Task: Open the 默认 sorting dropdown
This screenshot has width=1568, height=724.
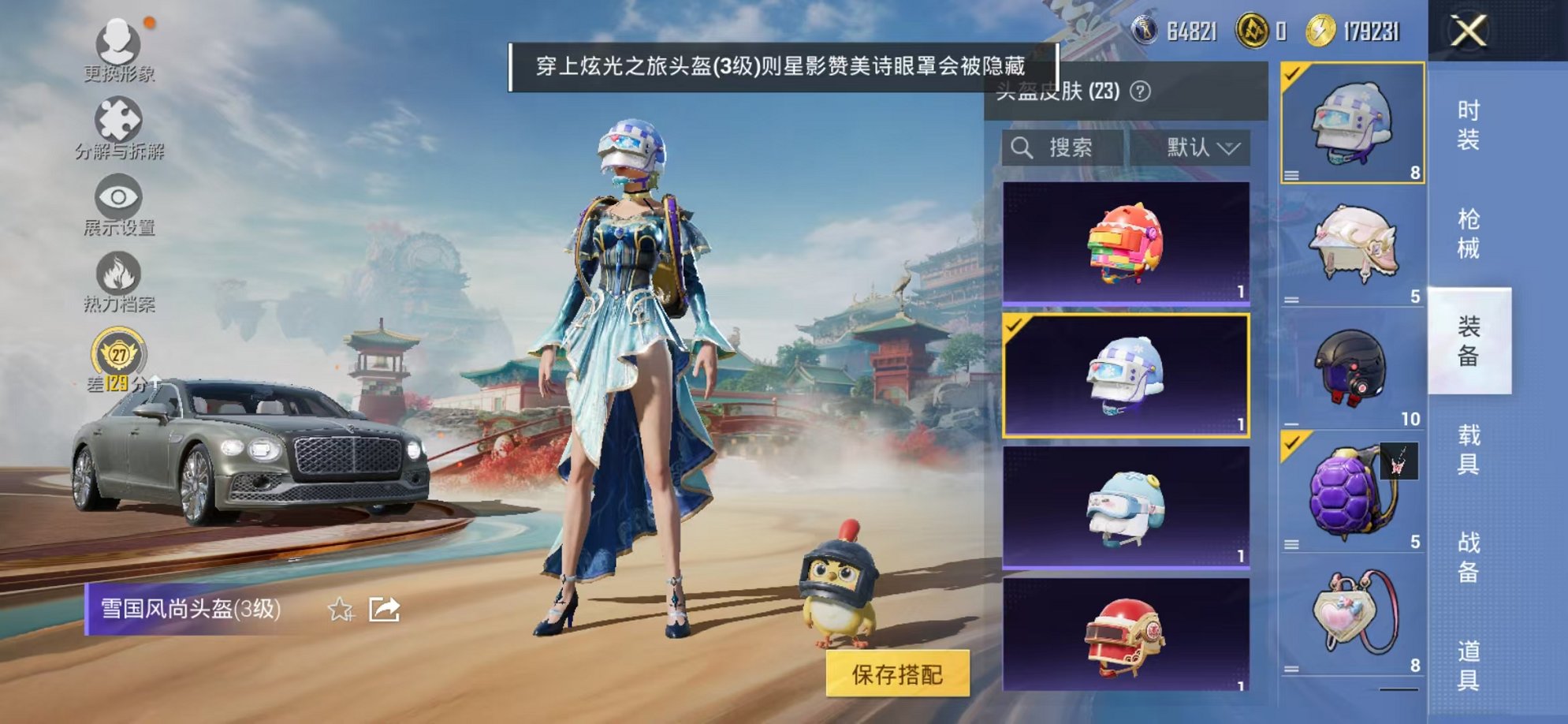Action: 1202,147
